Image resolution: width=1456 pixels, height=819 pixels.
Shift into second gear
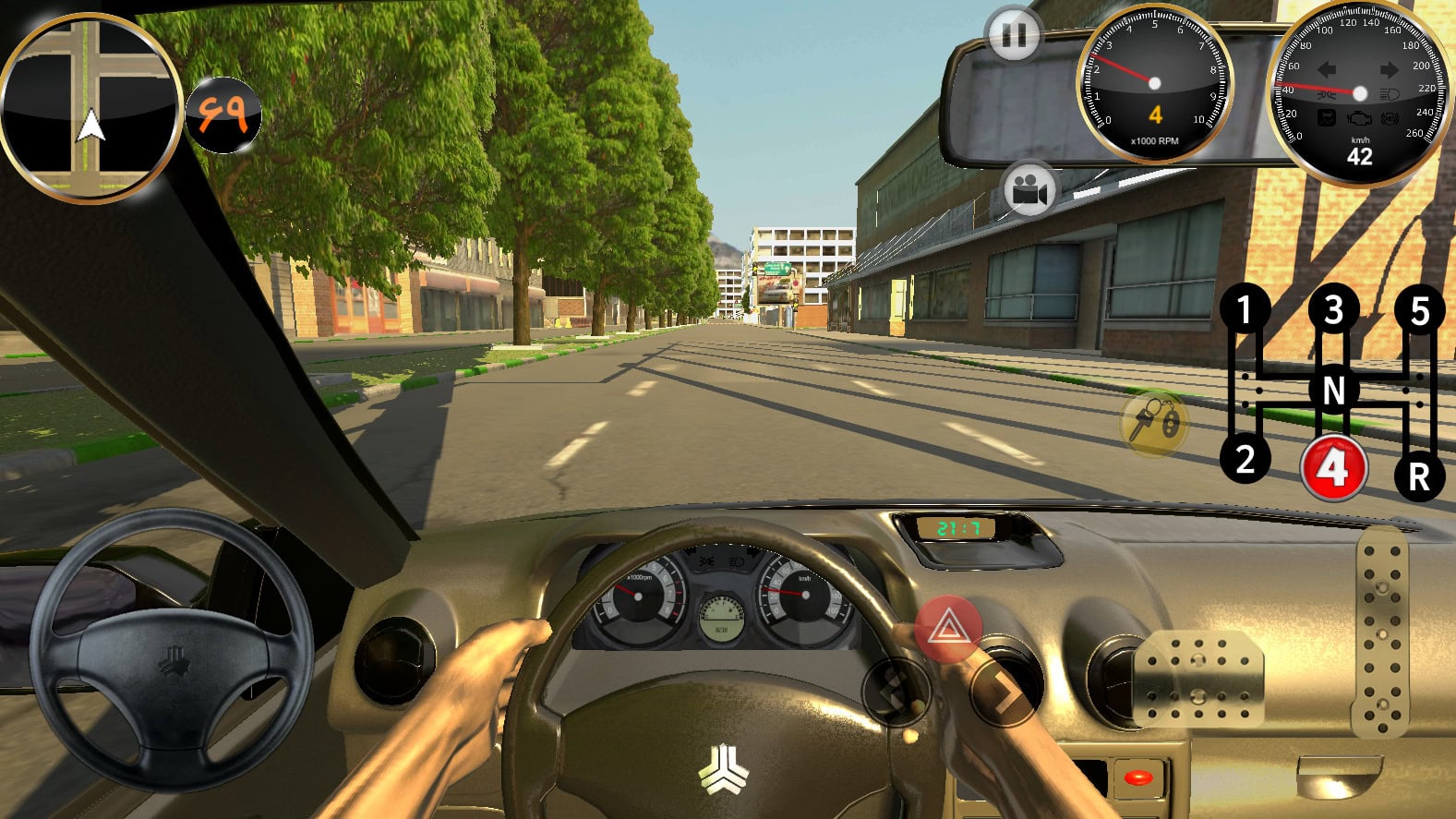(1245, 458)
